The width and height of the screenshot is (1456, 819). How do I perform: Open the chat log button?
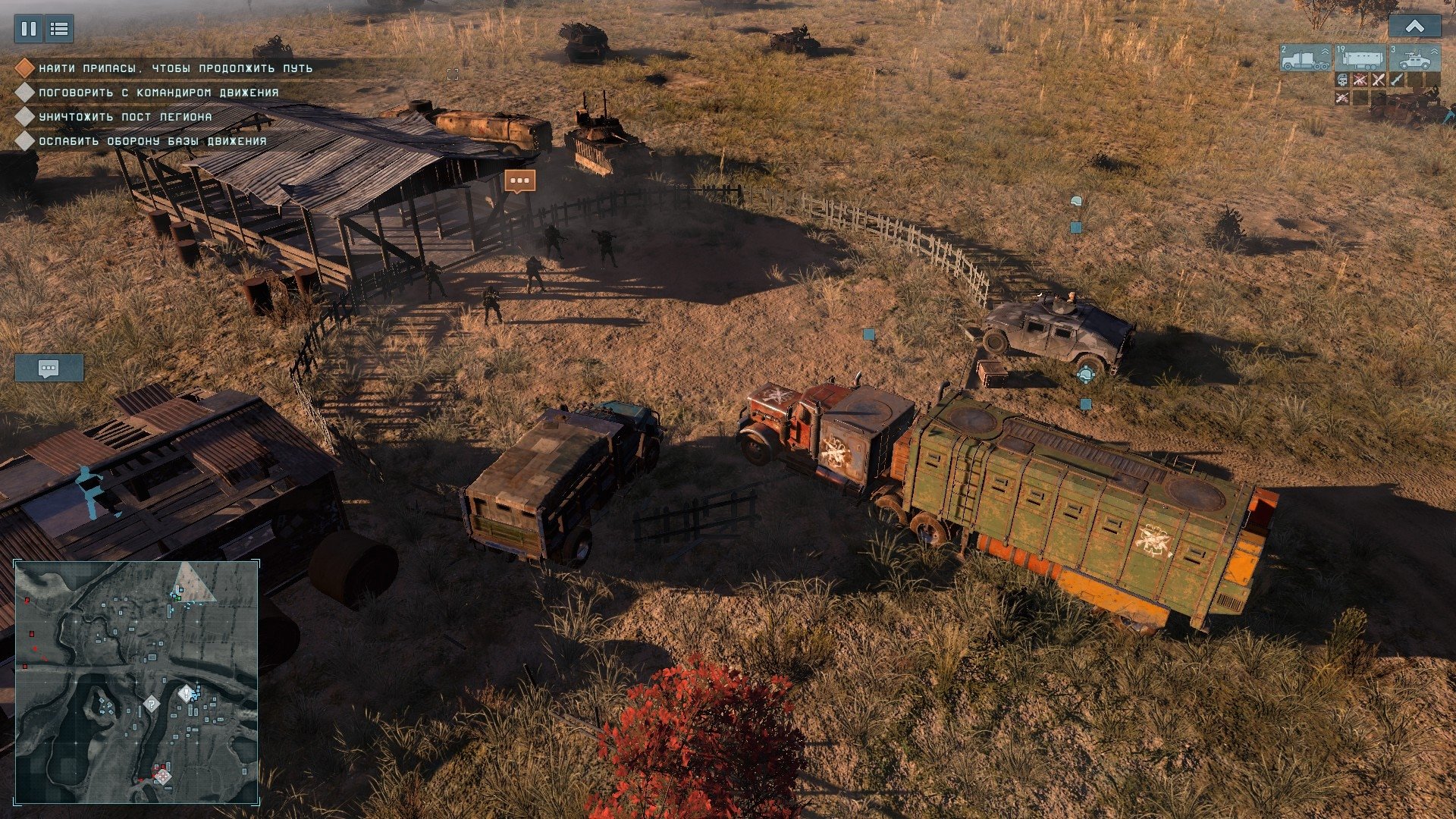coord(49,369)
